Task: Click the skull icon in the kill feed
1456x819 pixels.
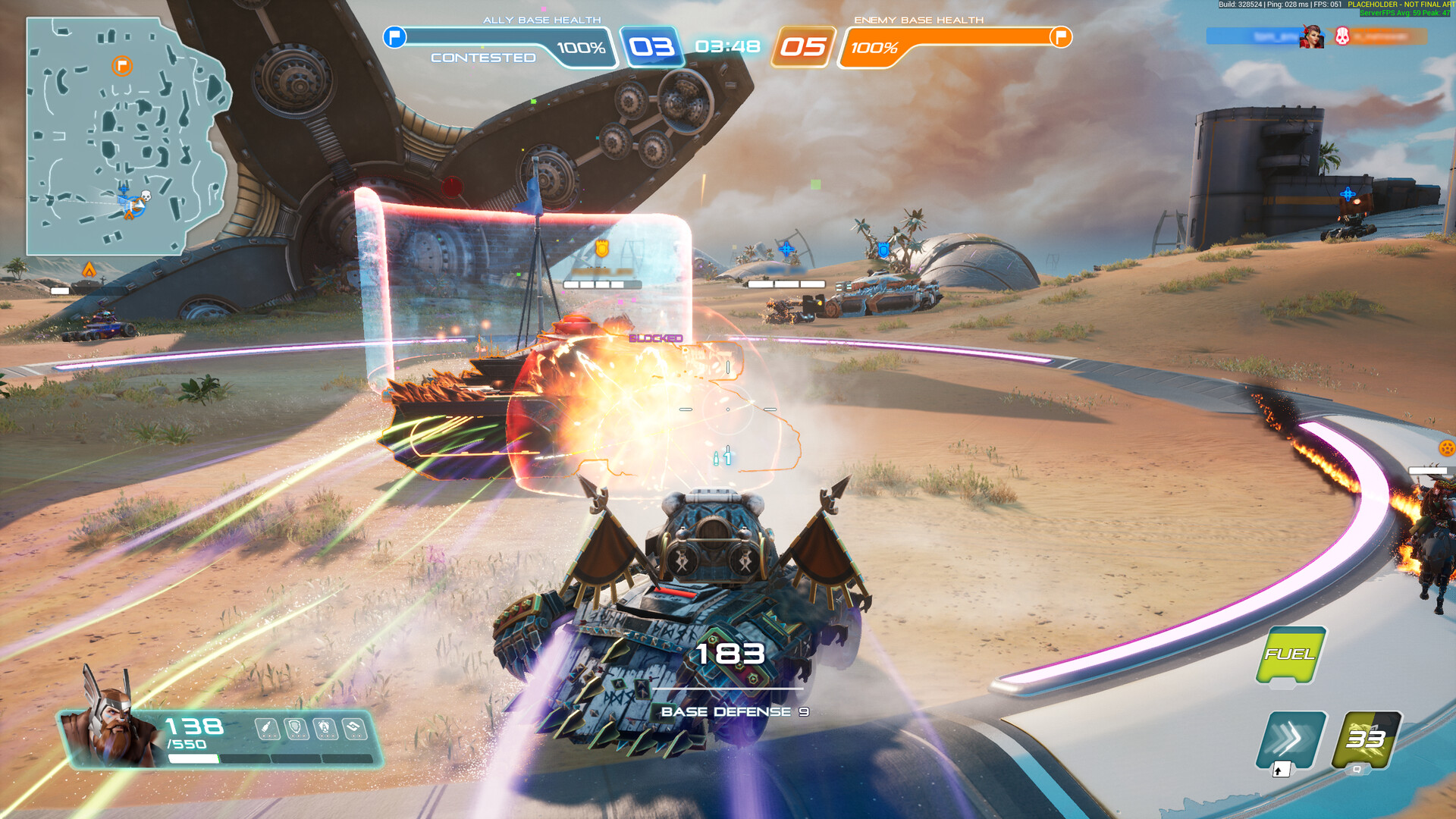Action: [x=1341, y=36]
